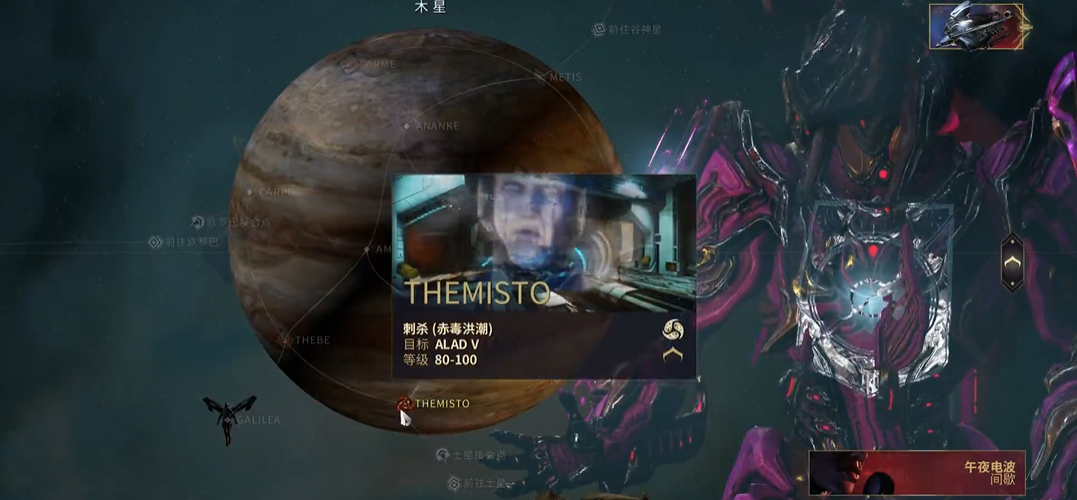
Task: Travel to Saturn via 前往土星
Action: click(x=454, y=483)
